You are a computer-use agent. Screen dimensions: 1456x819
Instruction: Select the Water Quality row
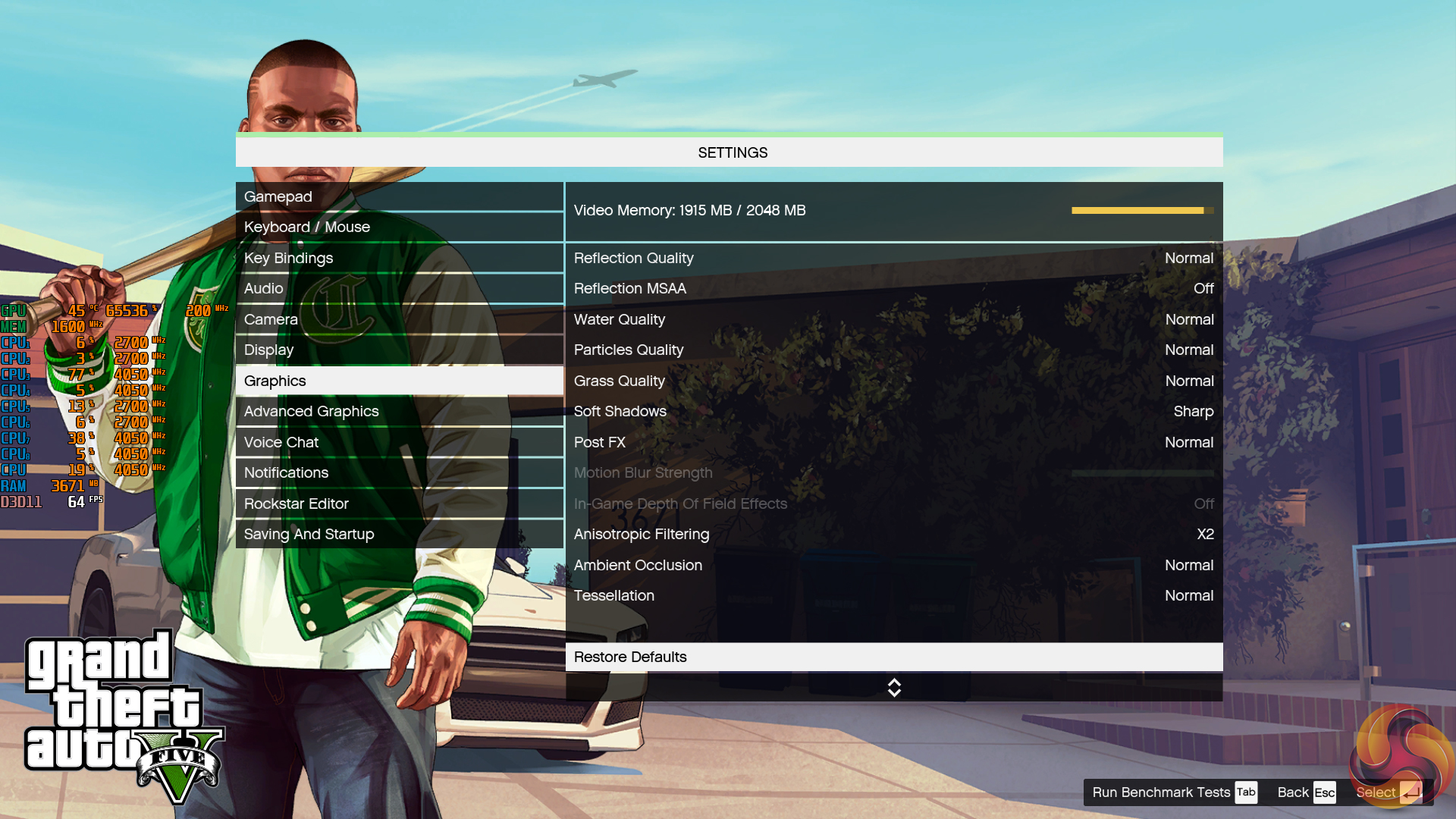click(x=893, y=319)
